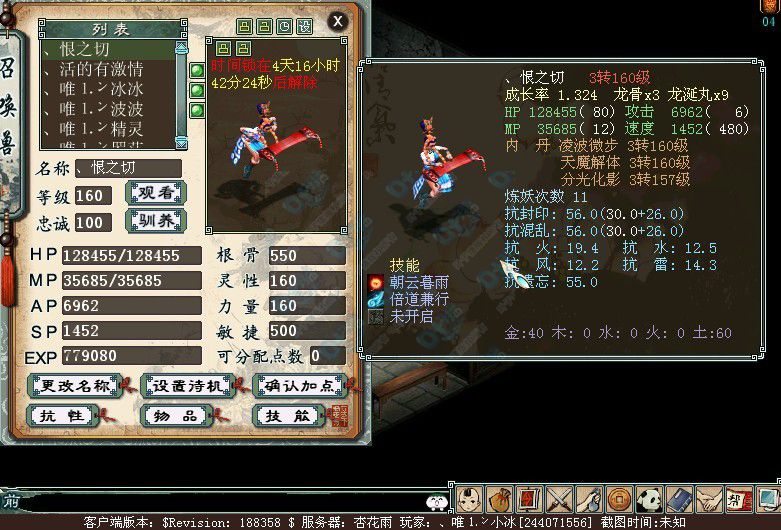Click the 观看 view button
781x530 pixels.
(156, 193)
